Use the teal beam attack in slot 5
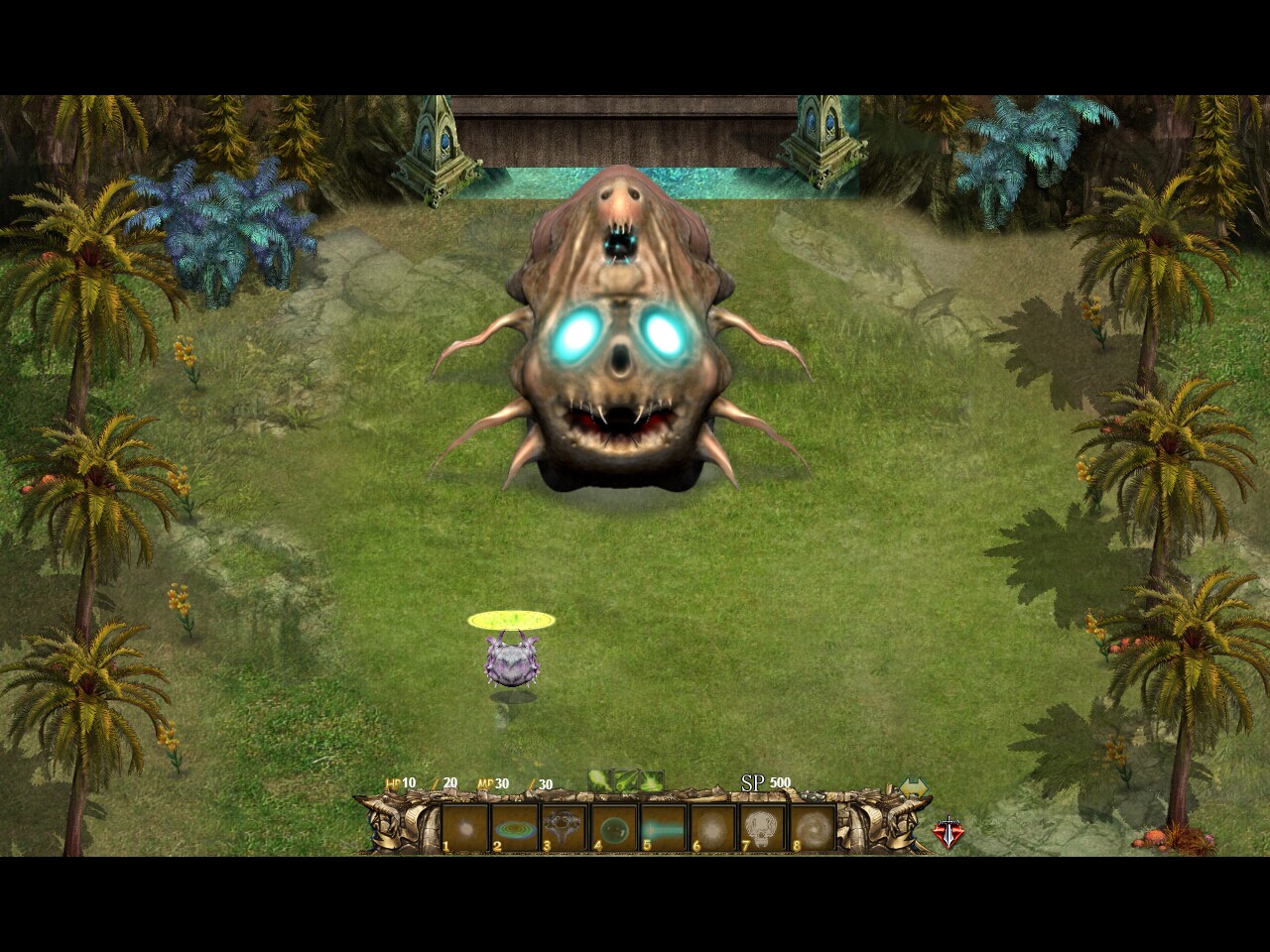 [664, 827]
